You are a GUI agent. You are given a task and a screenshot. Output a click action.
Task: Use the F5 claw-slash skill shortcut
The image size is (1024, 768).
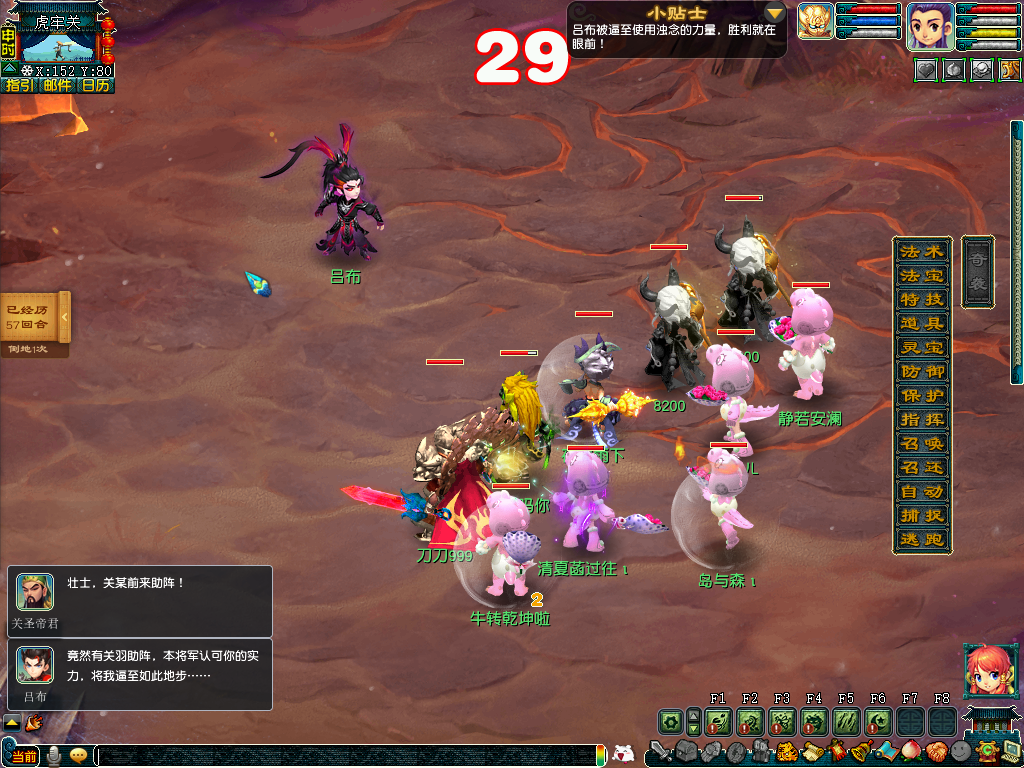pyautogui.click(x=846, y=721)
